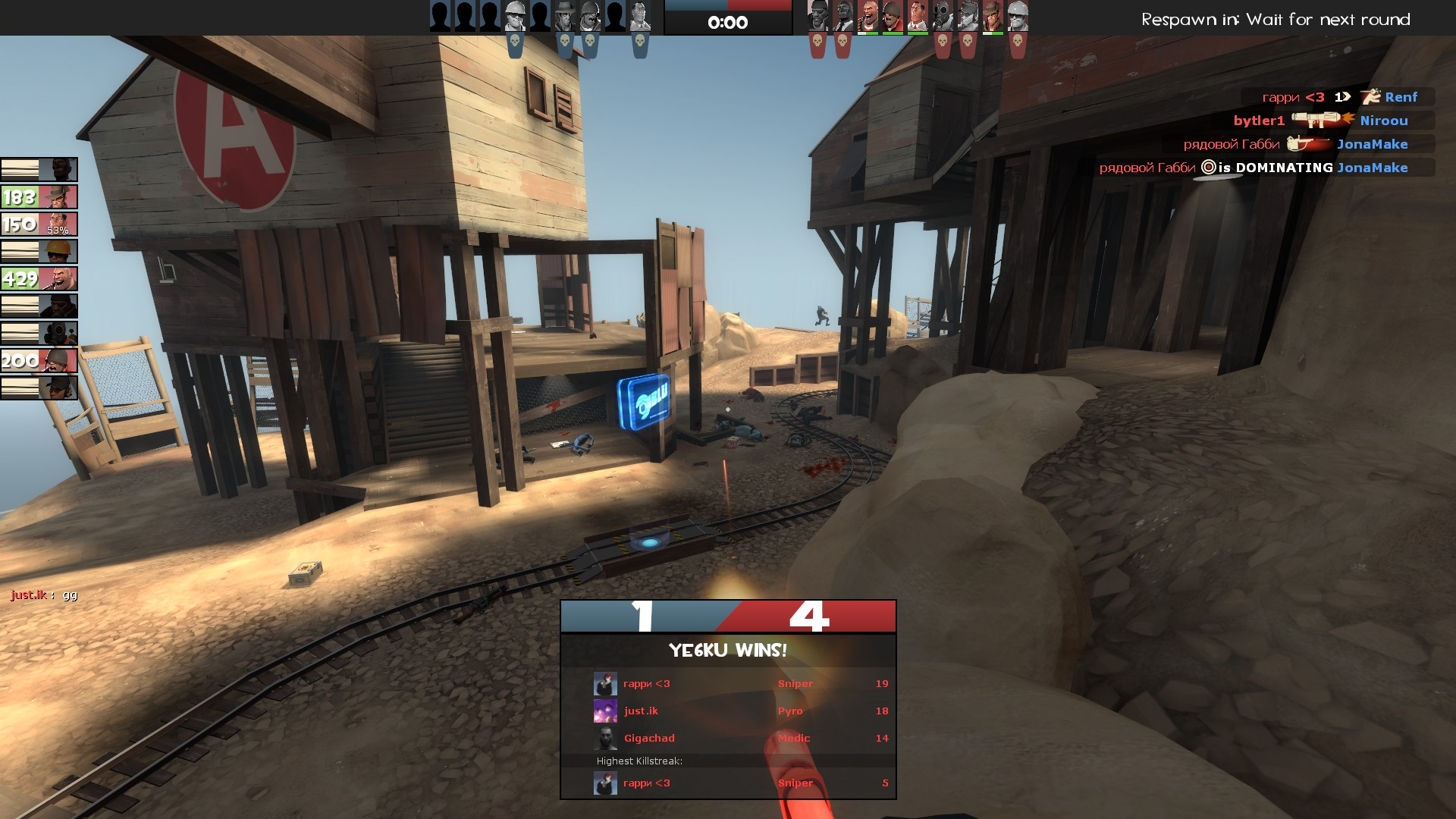
Task: Select just.ik's Pyro row in win panel
Action: pos(728,711)
